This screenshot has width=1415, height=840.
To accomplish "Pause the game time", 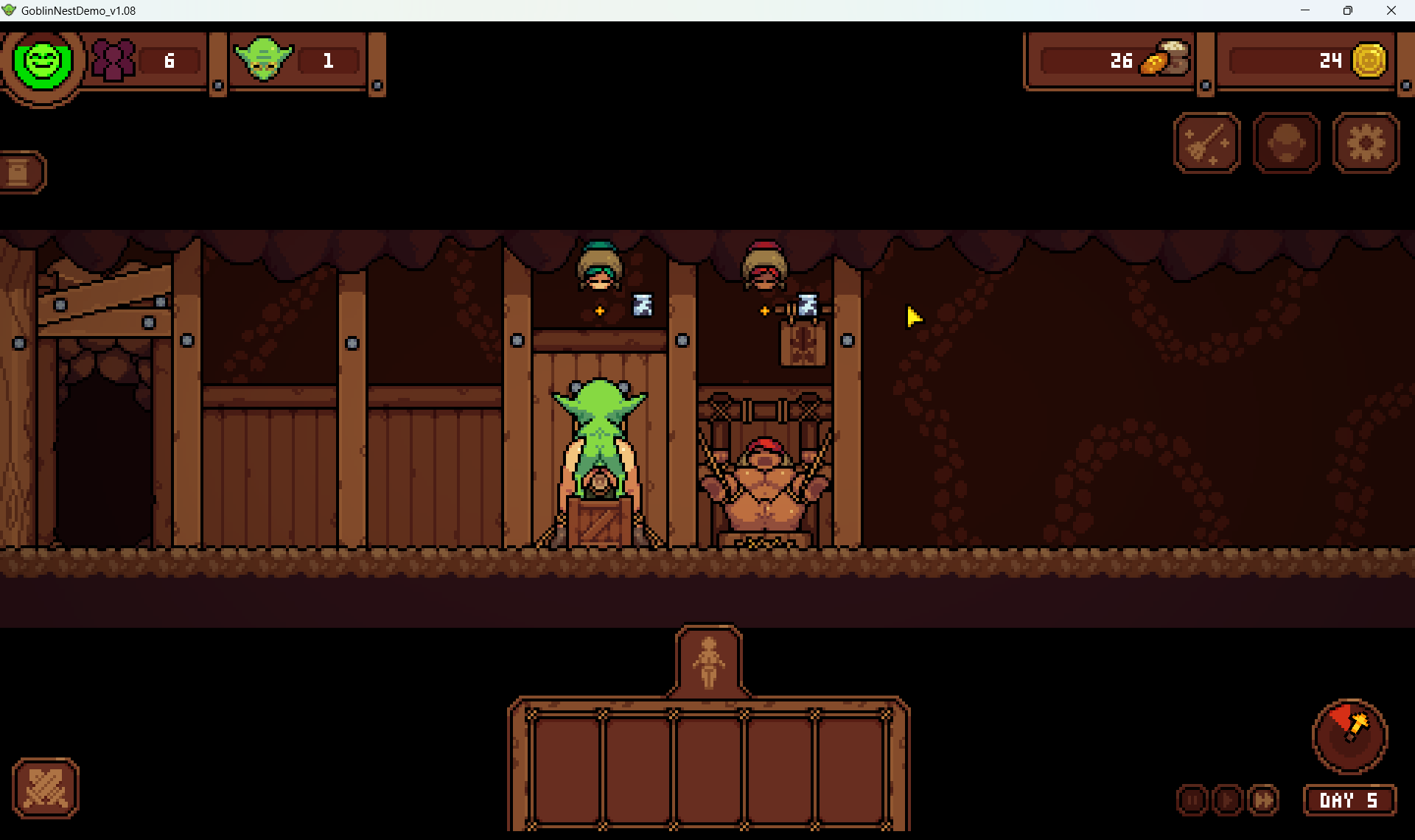I will point(1192,800).
